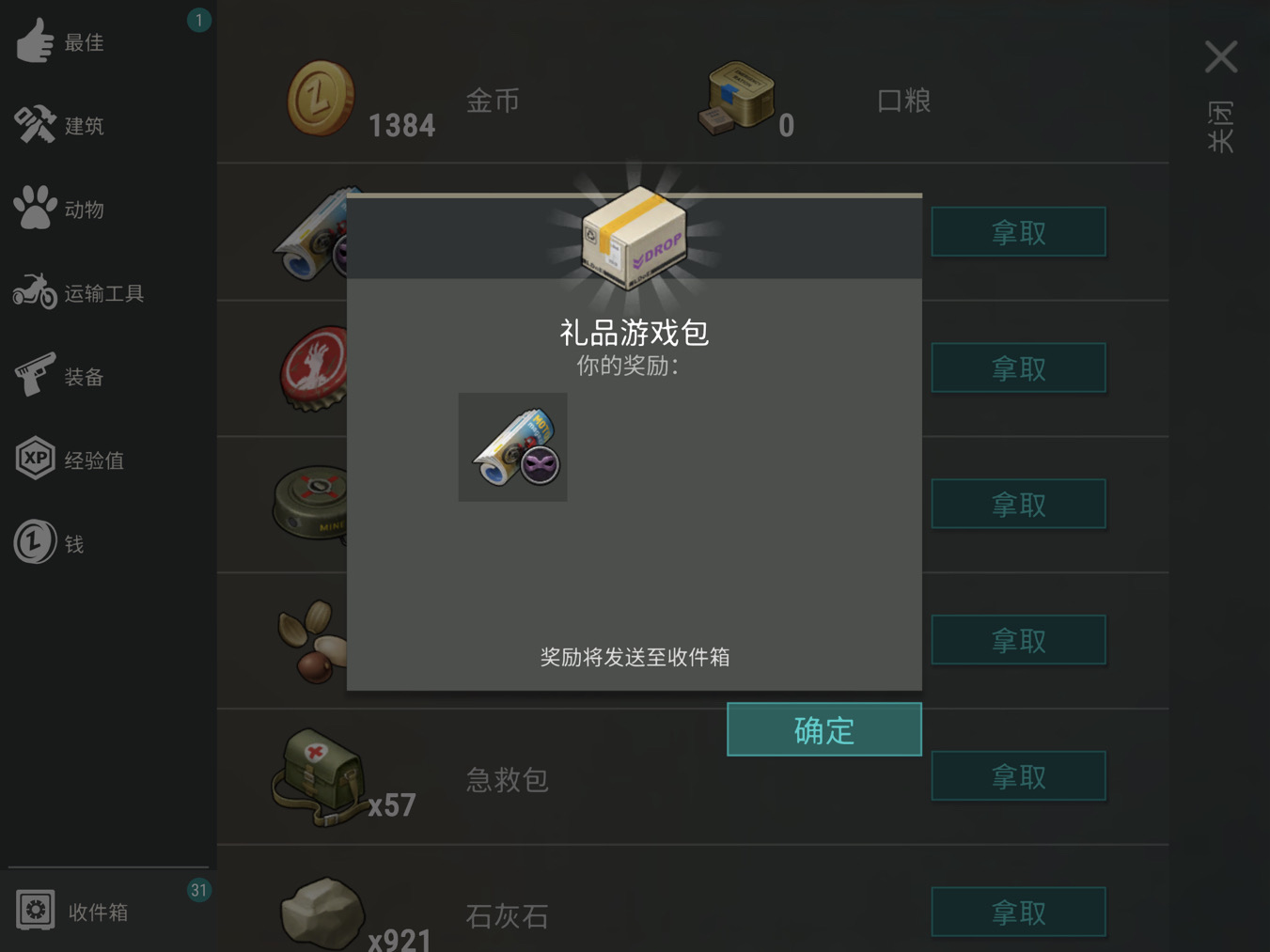Click the inbox badge showing 31

(198, 889)
